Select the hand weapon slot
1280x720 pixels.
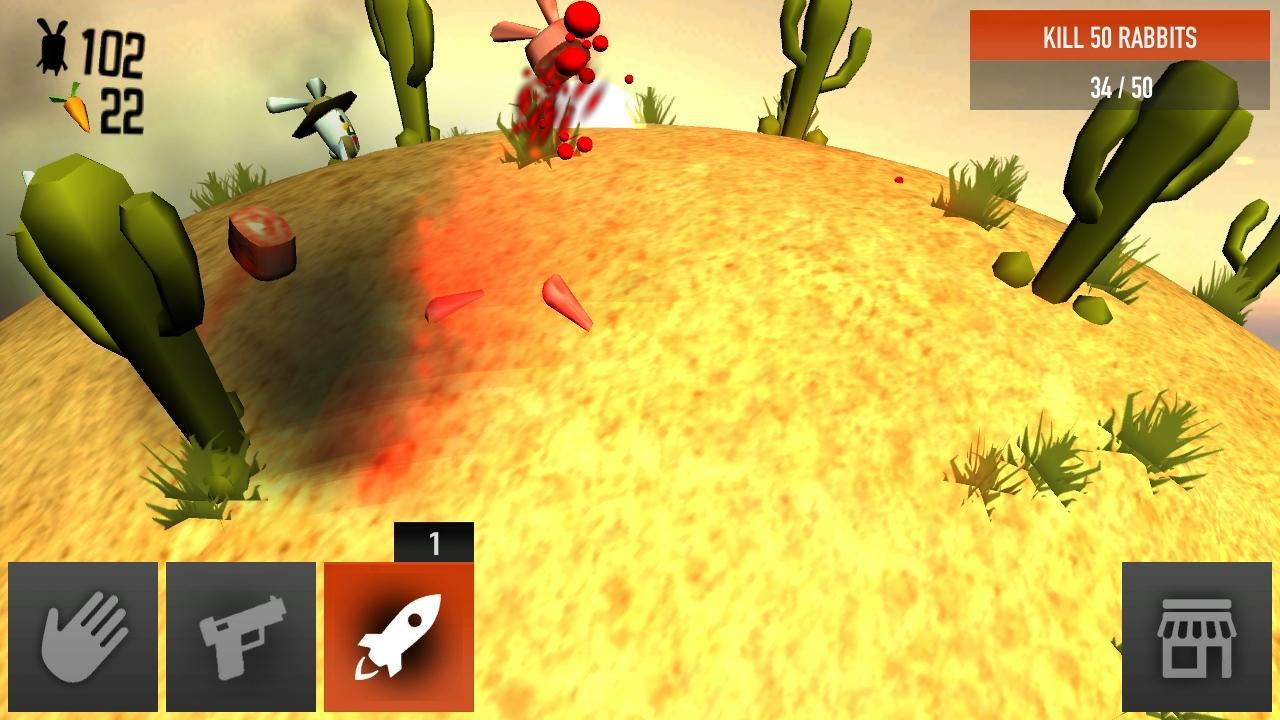pyautogui.click(x=83, y=637)
